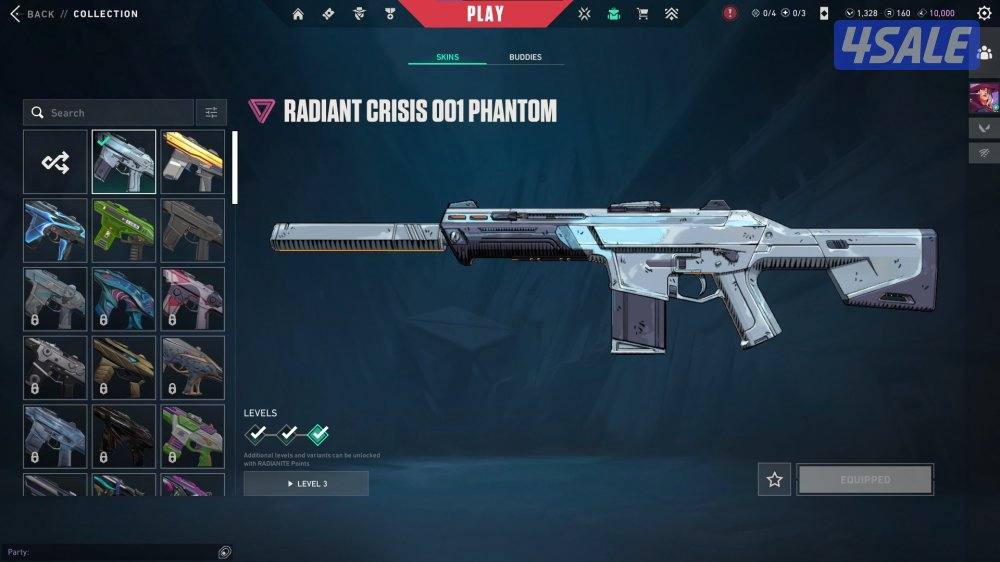Switch to the Buddies tab
This screenshot has height=562, width=1000.
coord(525,57)
